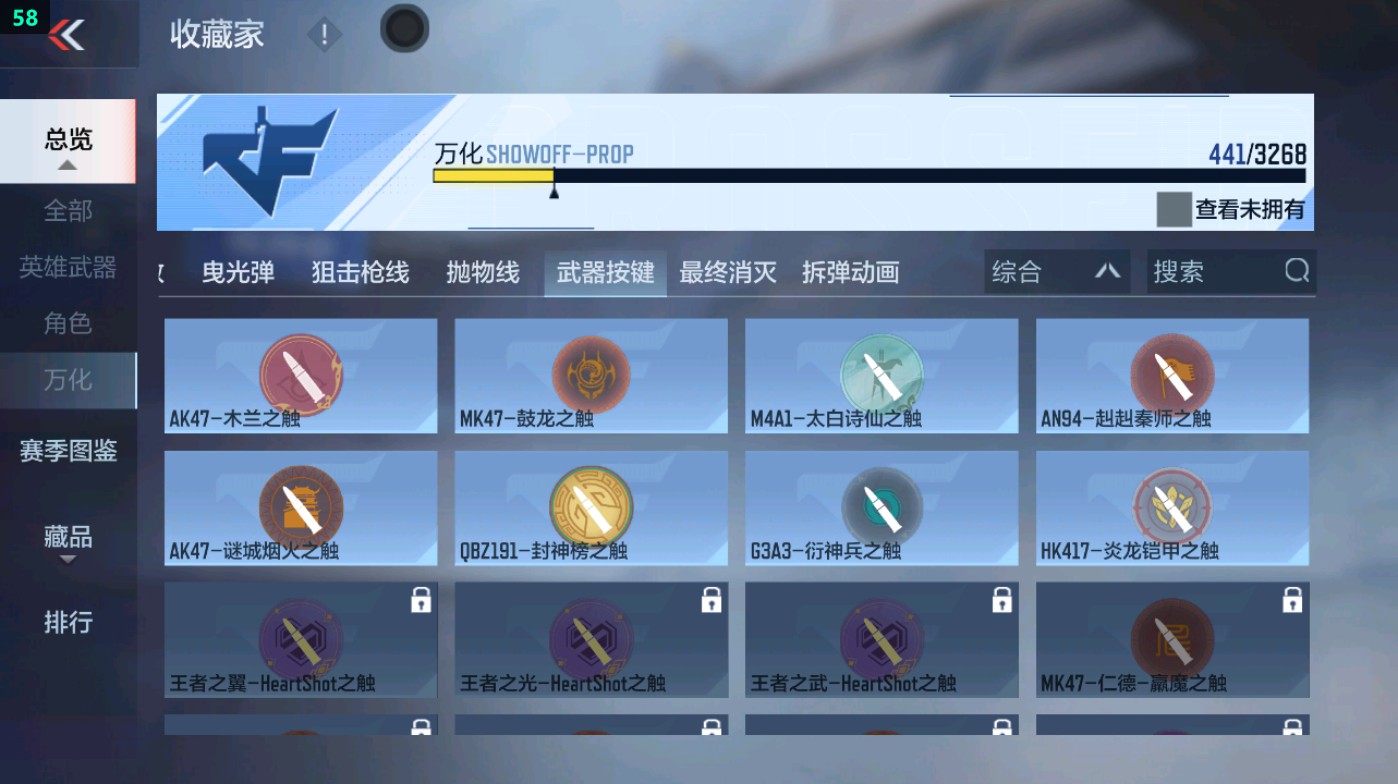The image size is (1398, 784).
Task: Switch to the 最终消灭 tab
Action: pyautogui.click(x=728, y=271)
